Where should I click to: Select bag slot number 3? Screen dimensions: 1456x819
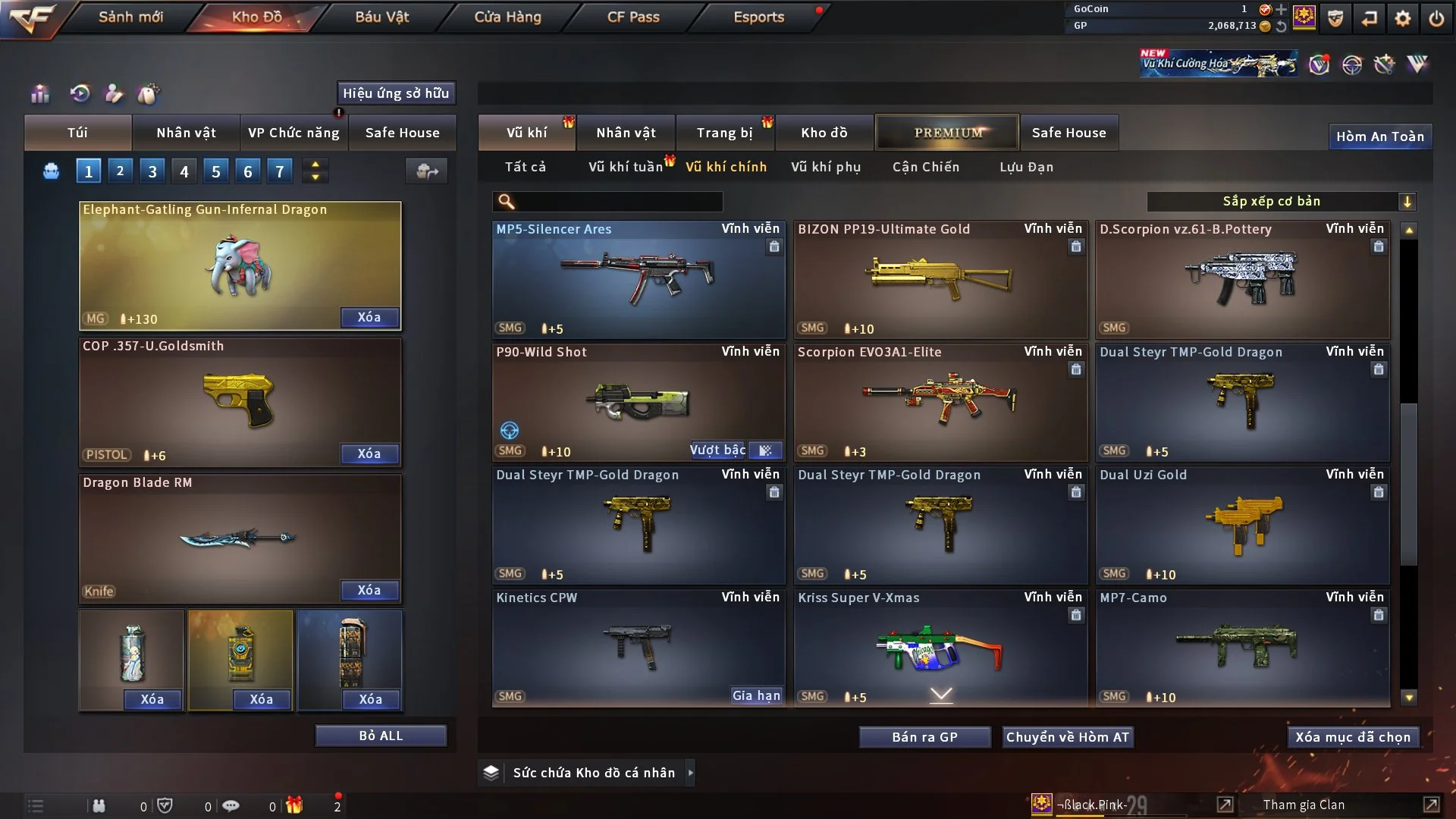point(152,171)
